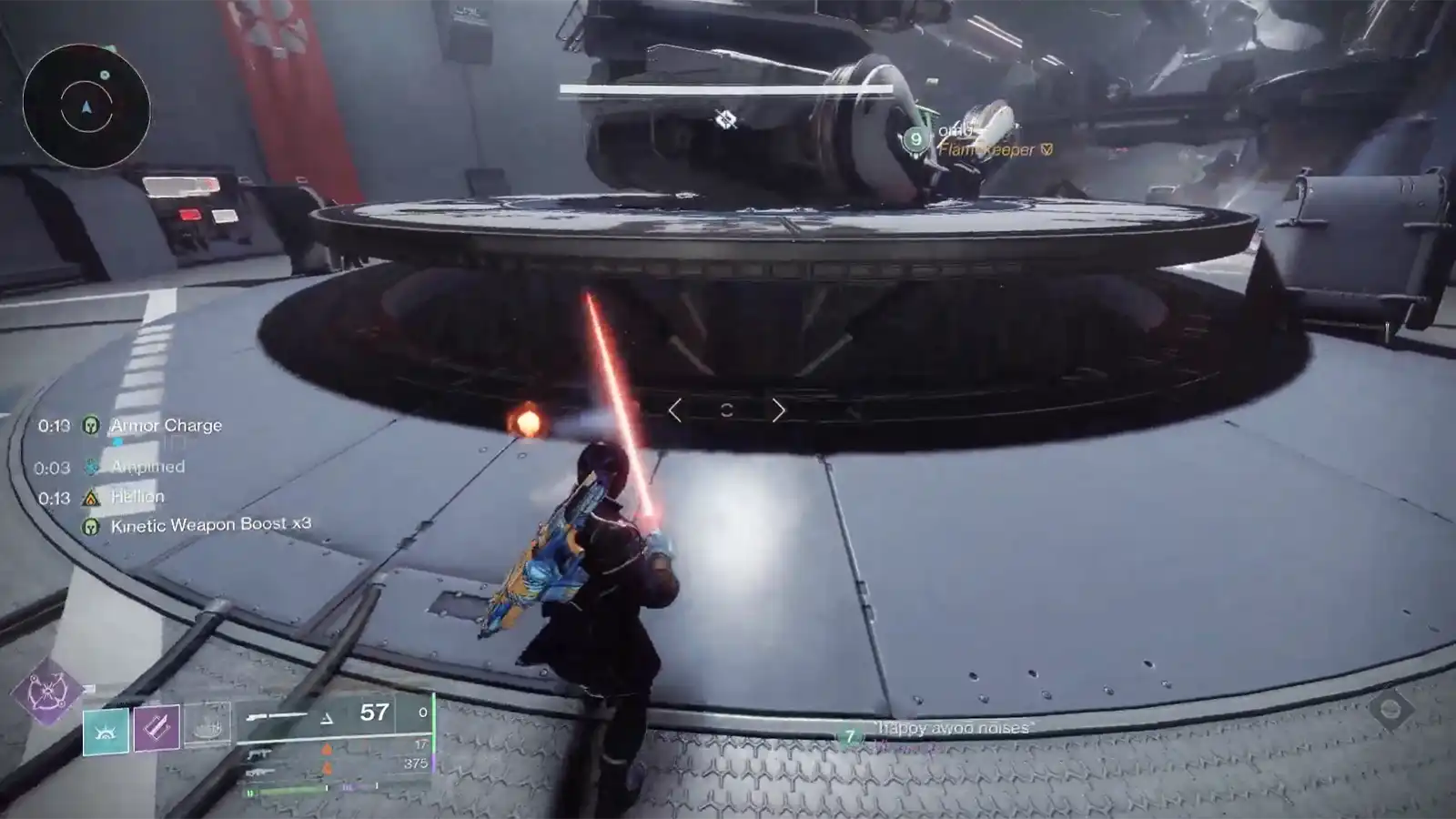Click the Hellion buff icon

click(x=91, y=496)
